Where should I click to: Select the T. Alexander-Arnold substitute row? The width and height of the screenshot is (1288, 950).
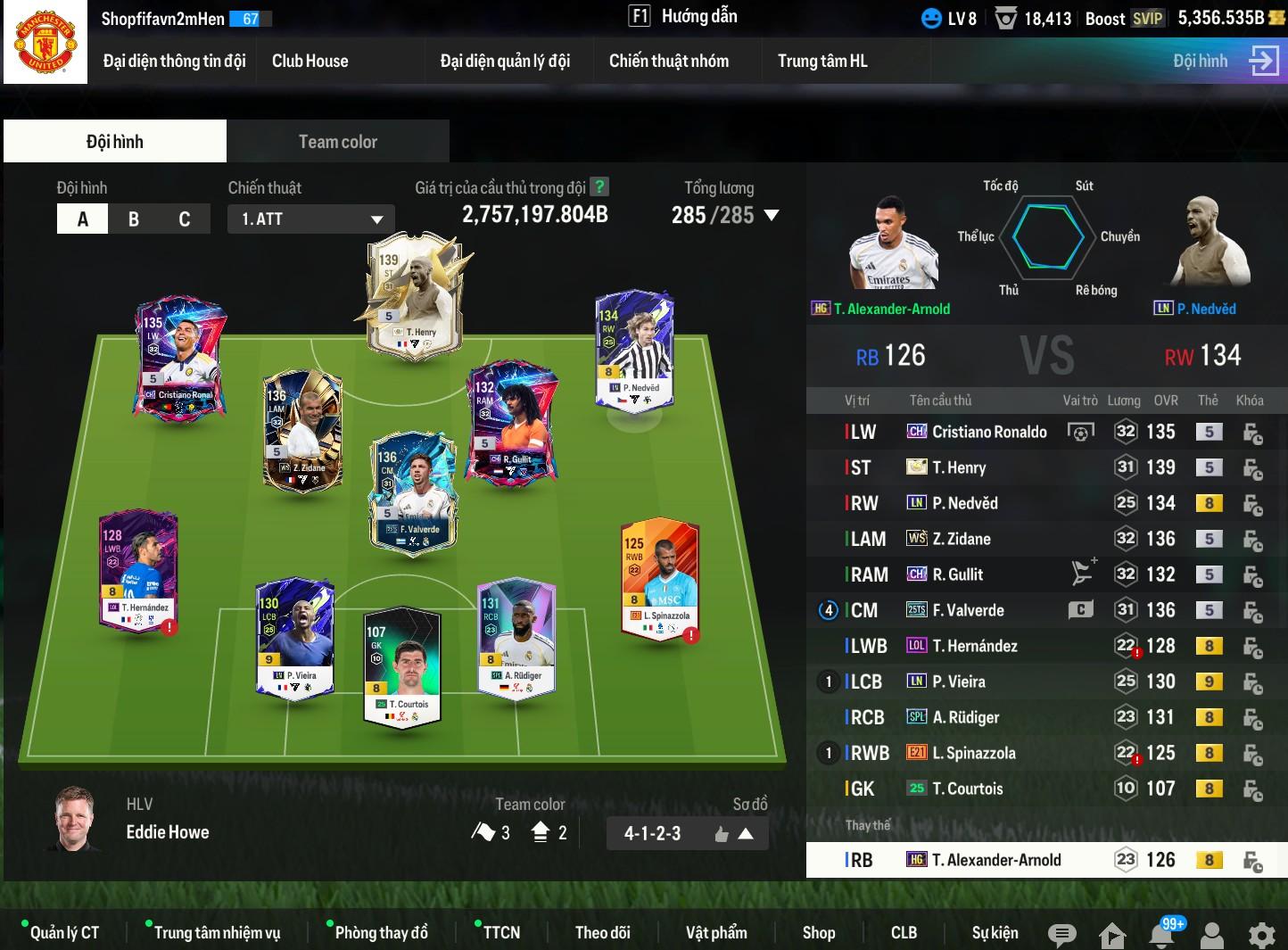pyautogui.click(x=995, y=861)
